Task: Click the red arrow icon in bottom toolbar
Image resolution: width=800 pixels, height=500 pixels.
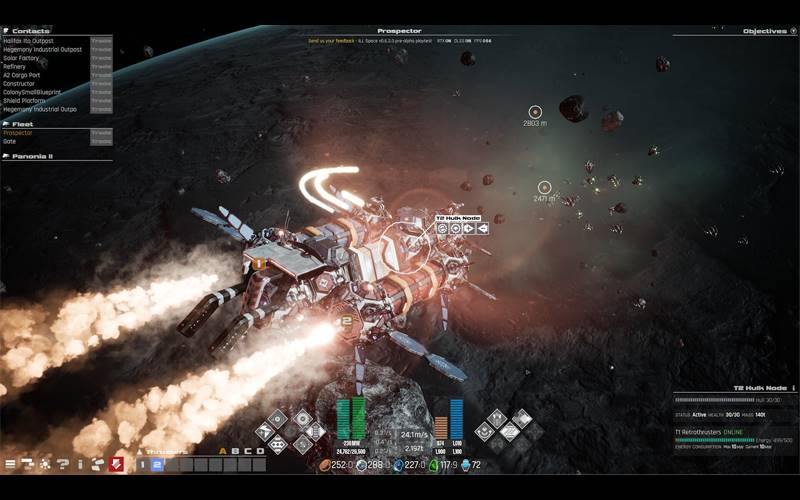Action: (x=117, y=464)
